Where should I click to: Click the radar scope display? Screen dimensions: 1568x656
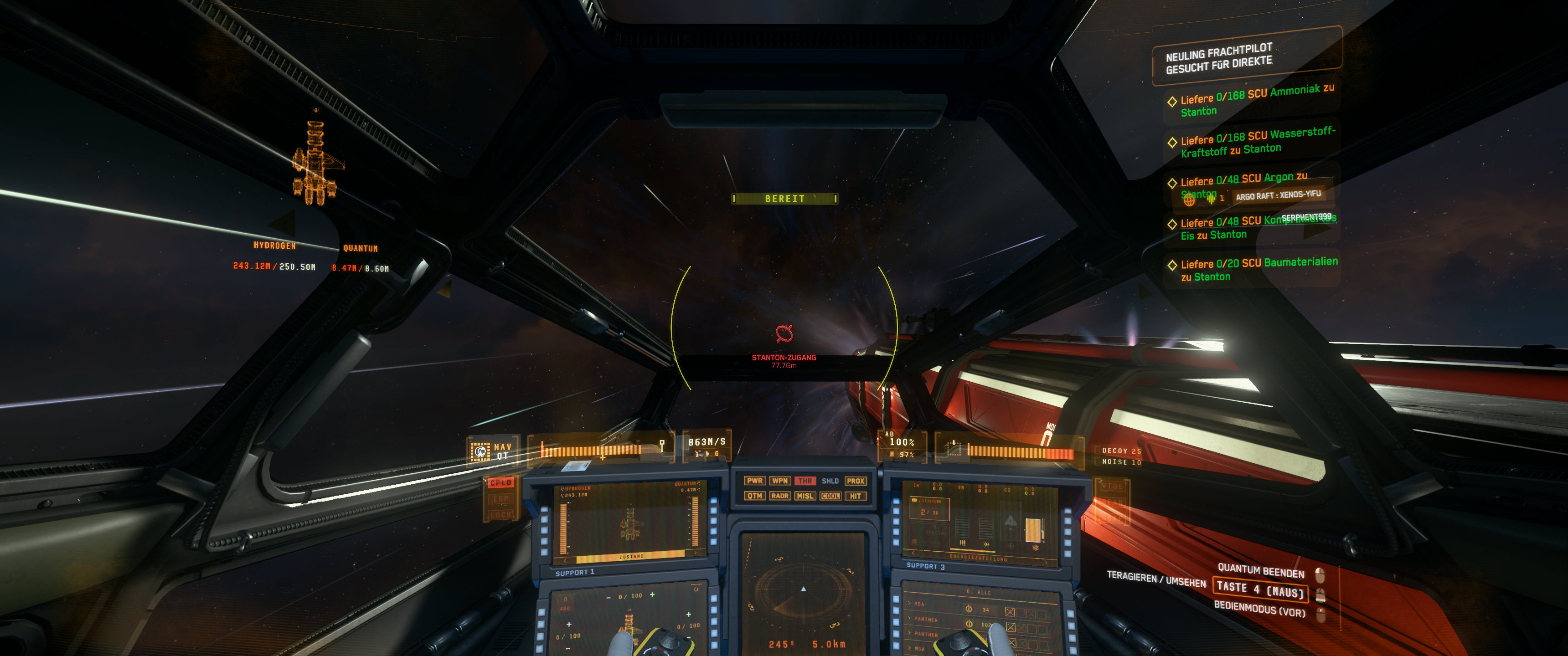(x=803, y=589)
